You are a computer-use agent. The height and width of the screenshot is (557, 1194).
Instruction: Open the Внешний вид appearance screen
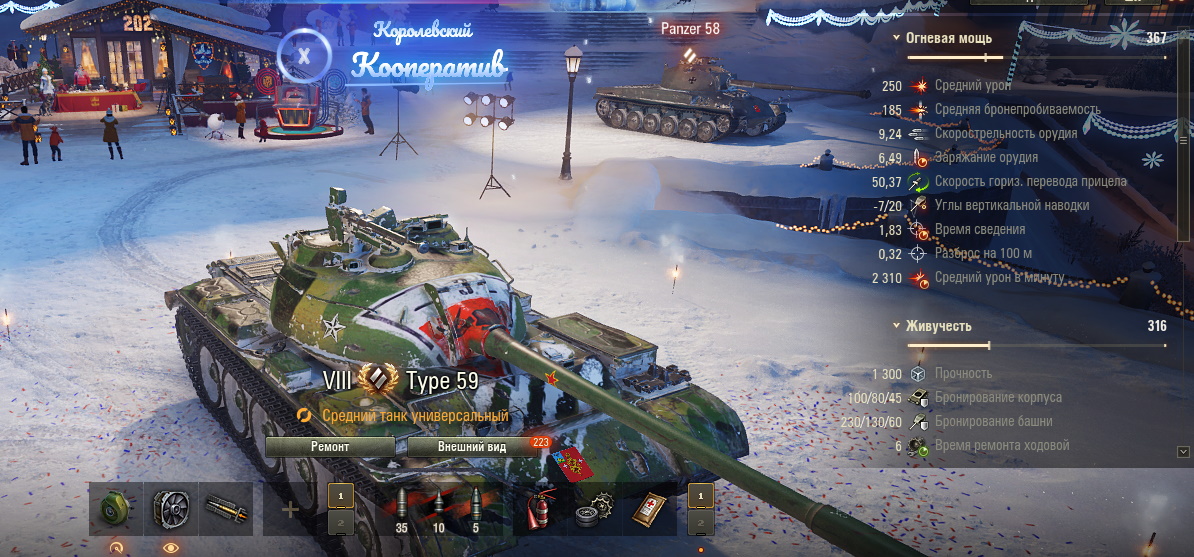click(472, 447)
